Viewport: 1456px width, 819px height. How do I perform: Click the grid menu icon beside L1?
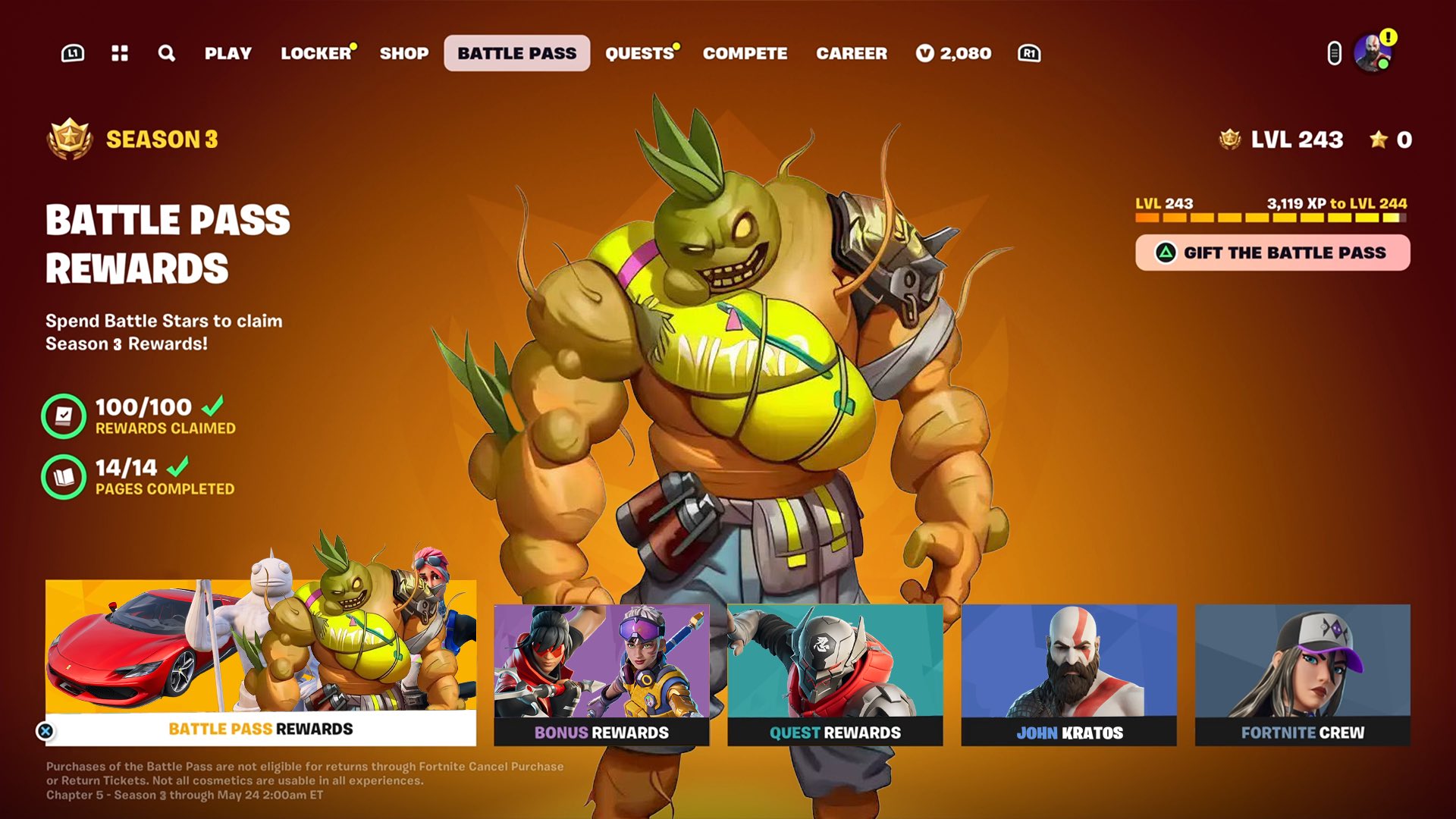point(120,53)
